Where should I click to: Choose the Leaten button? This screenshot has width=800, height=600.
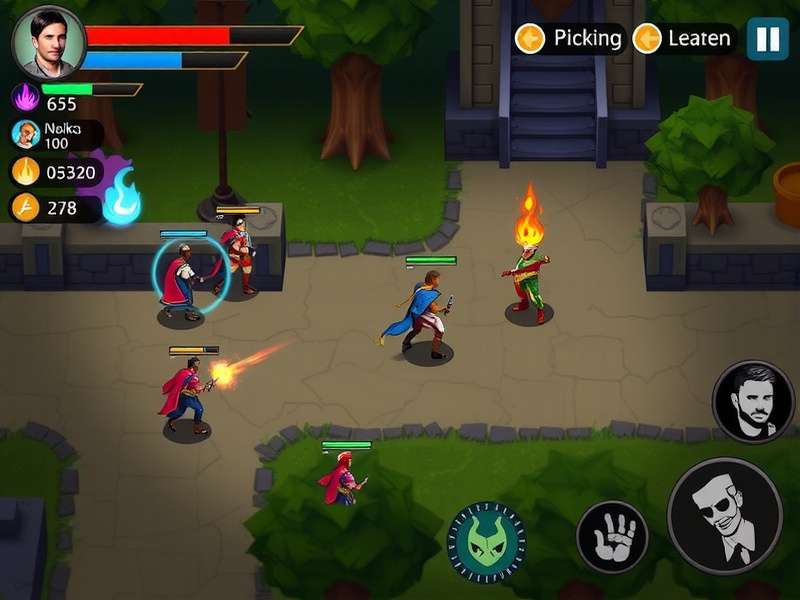point(685,39)
